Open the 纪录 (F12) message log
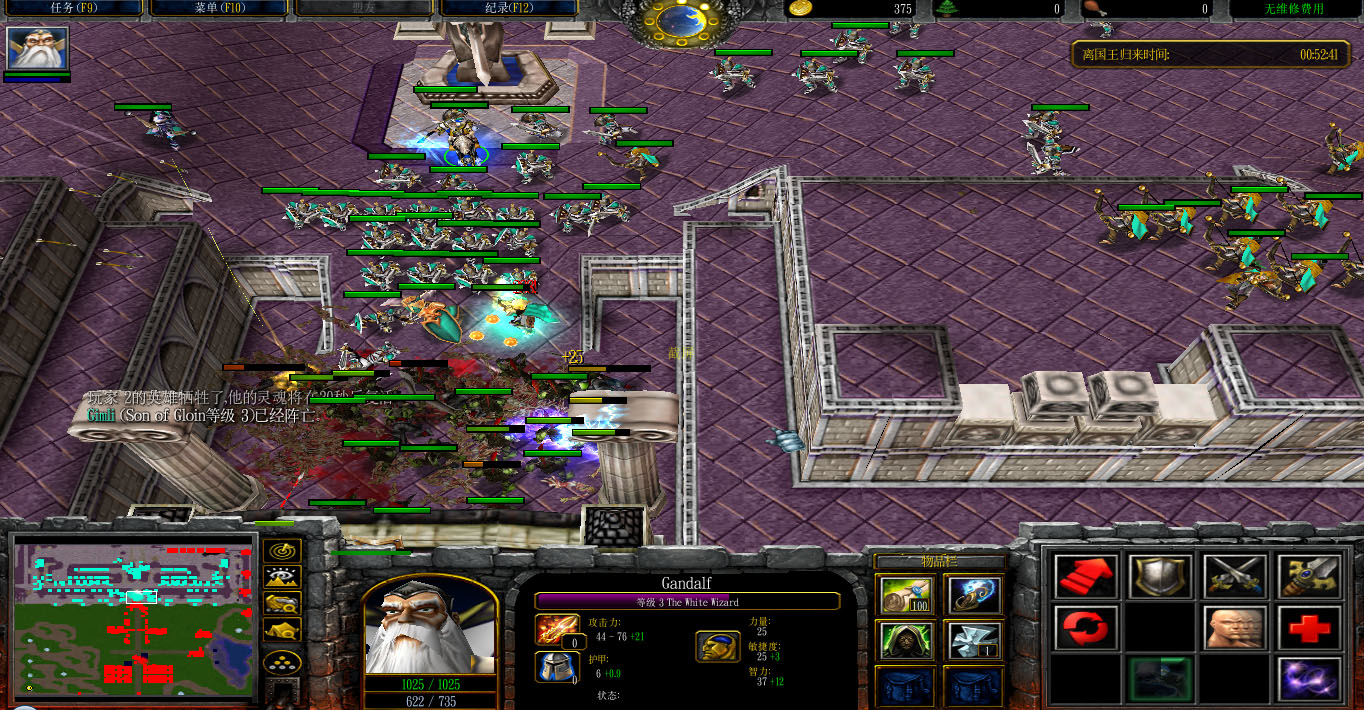Viewport: 1364px width, 710px height. [x=514, y=9]
